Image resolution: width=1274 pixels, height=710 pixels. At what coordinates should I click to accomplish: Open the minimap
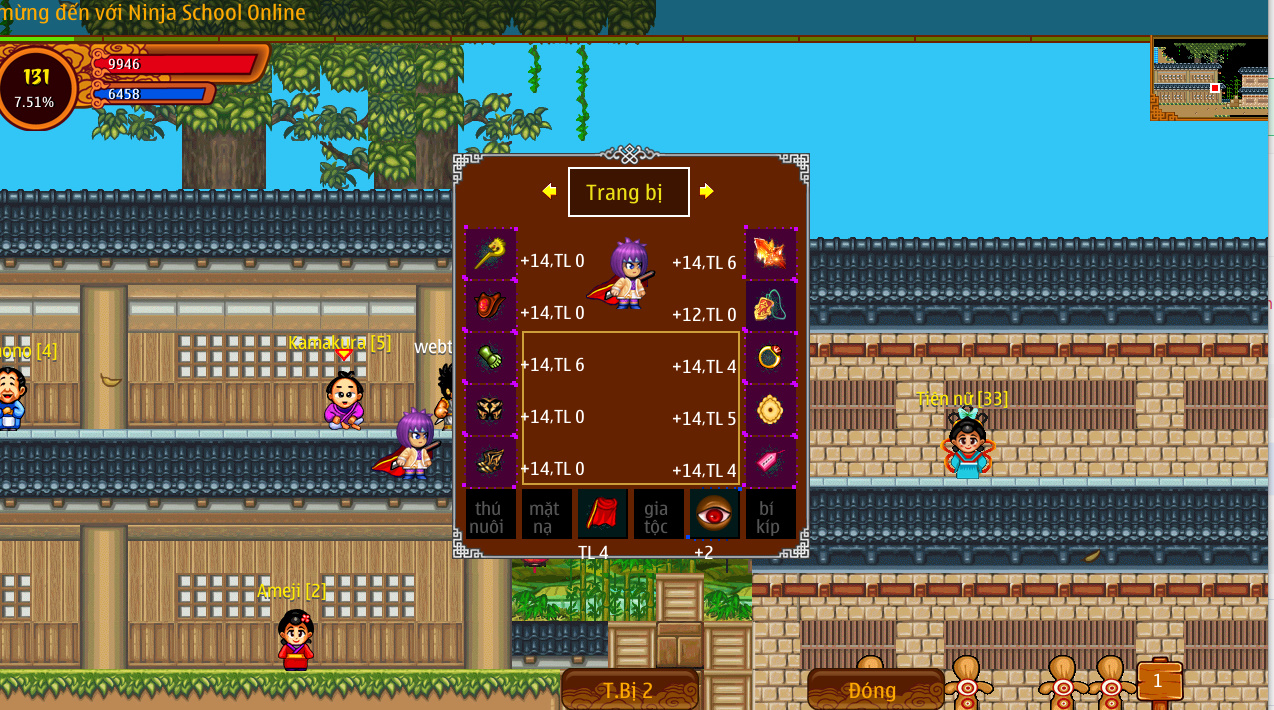point(1211,79)
